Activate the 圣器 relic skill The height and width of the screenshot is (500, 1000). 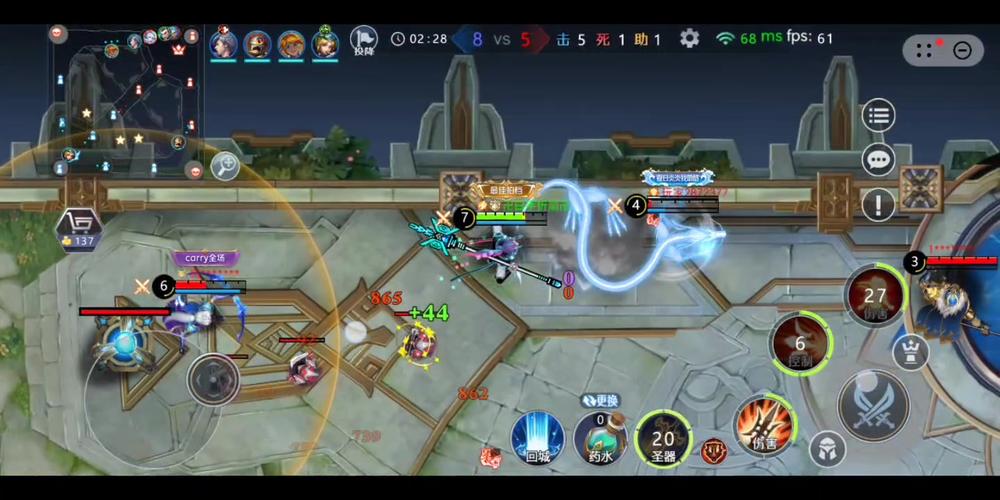(663, 438)
